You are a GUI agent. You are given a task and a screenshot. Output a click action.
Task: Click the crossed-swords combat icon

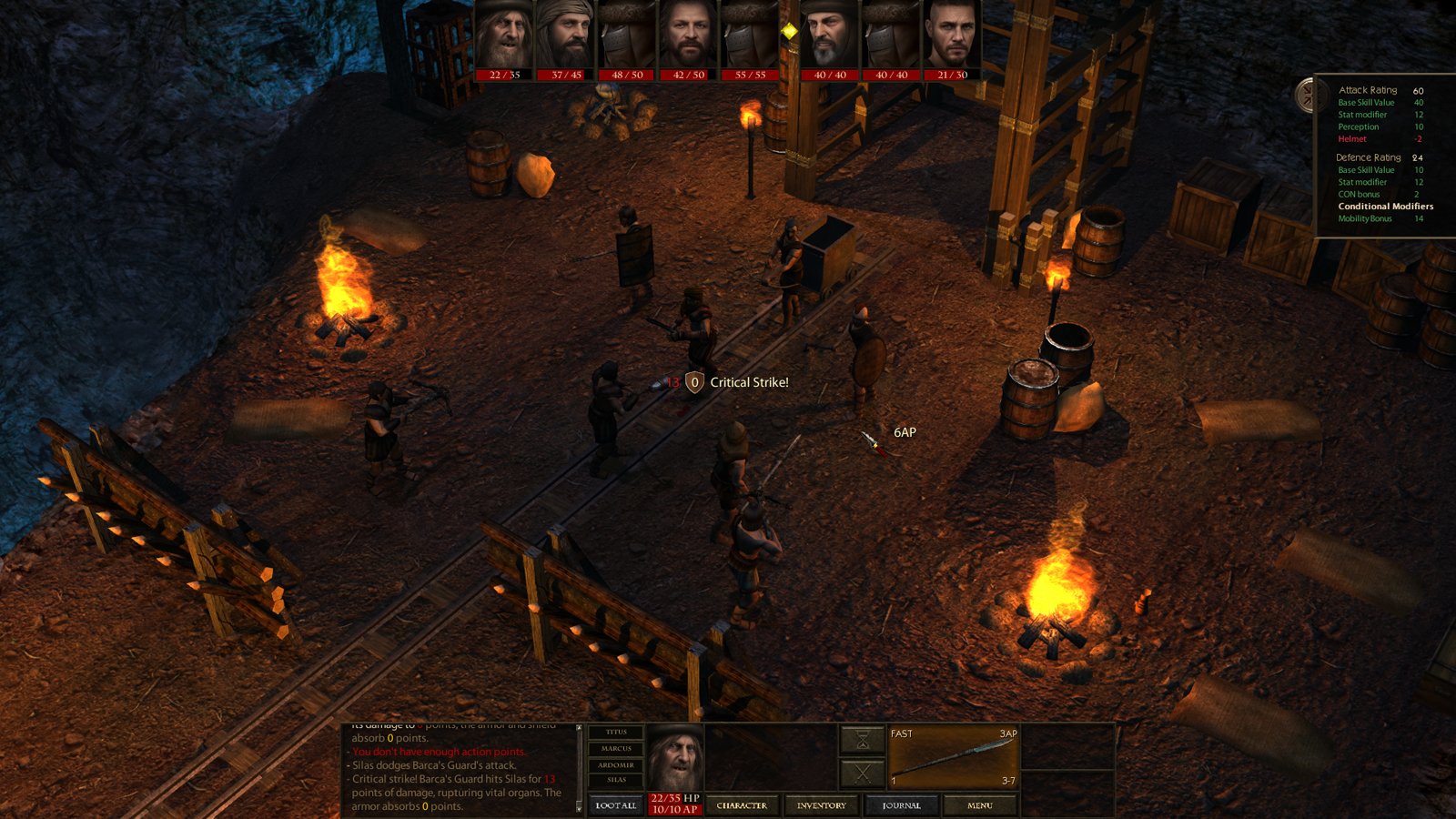point(862,773)
